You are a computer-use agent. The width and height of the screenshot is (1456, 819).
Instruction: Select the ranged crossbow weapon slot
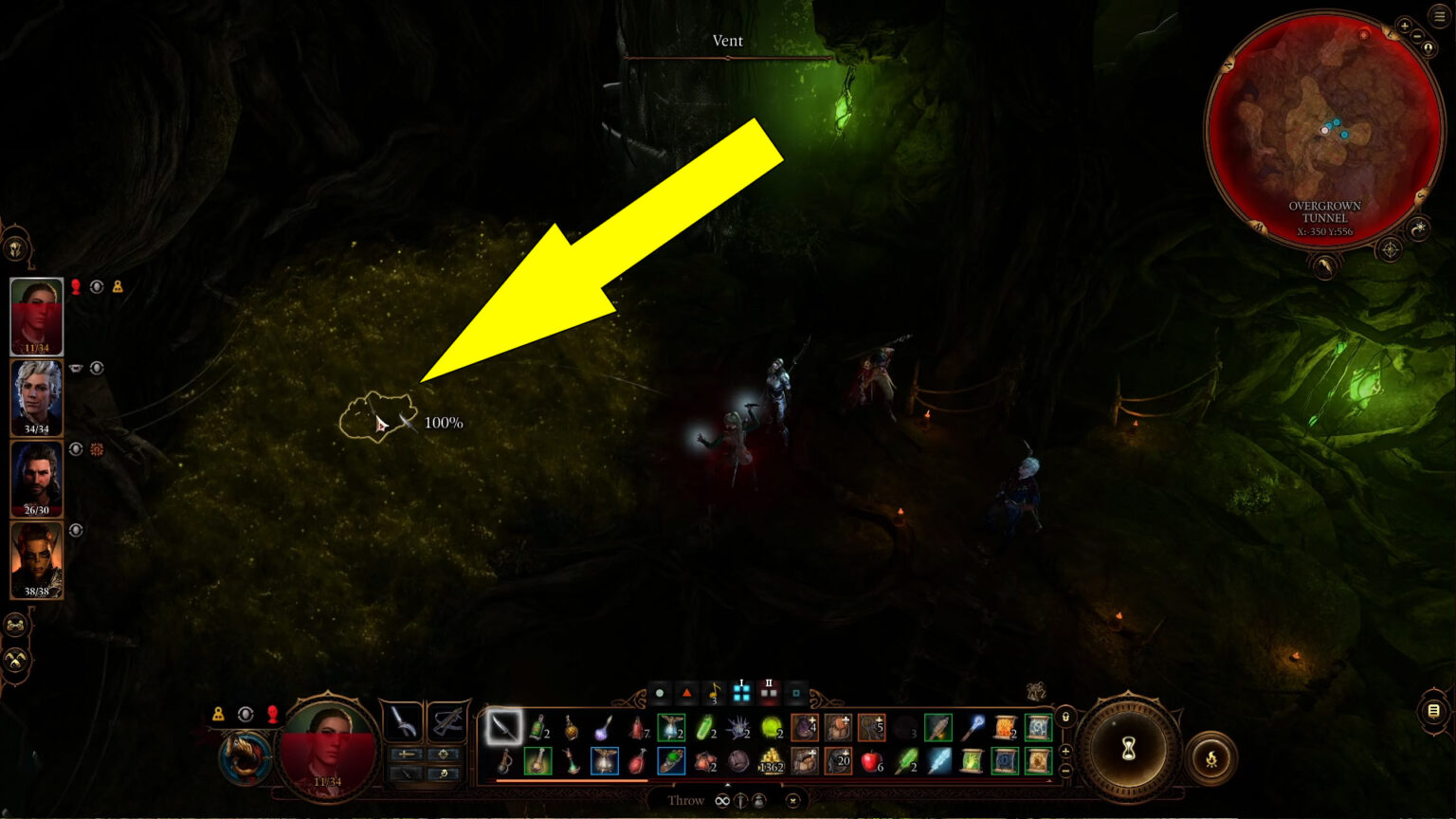pyautogui.click(x=446, y=721)
